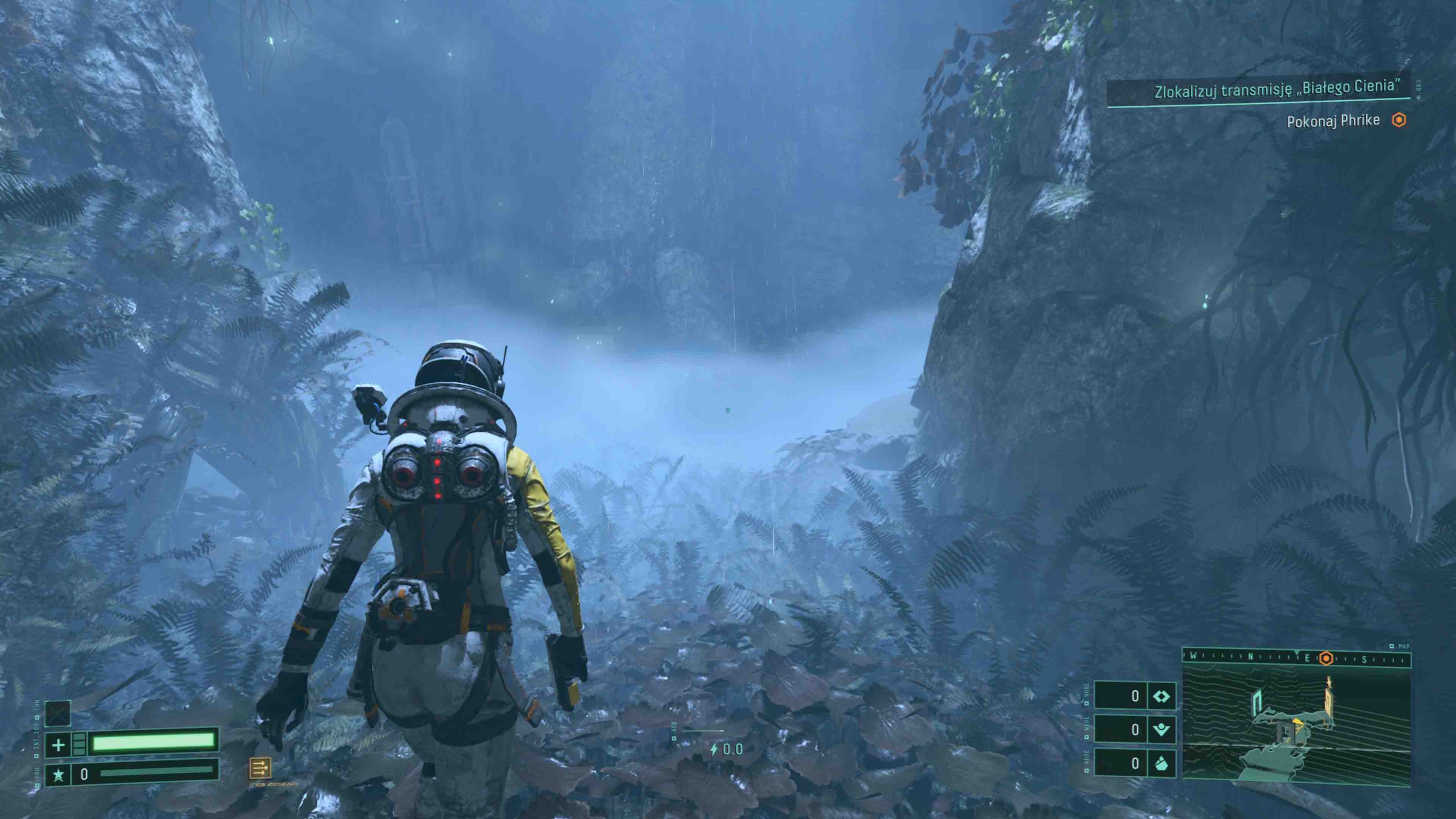Click the Ether icon on the middle resource counter
Image resolution: width=1456 pixels, height=819 pixels.
(x=1161, y=730)
